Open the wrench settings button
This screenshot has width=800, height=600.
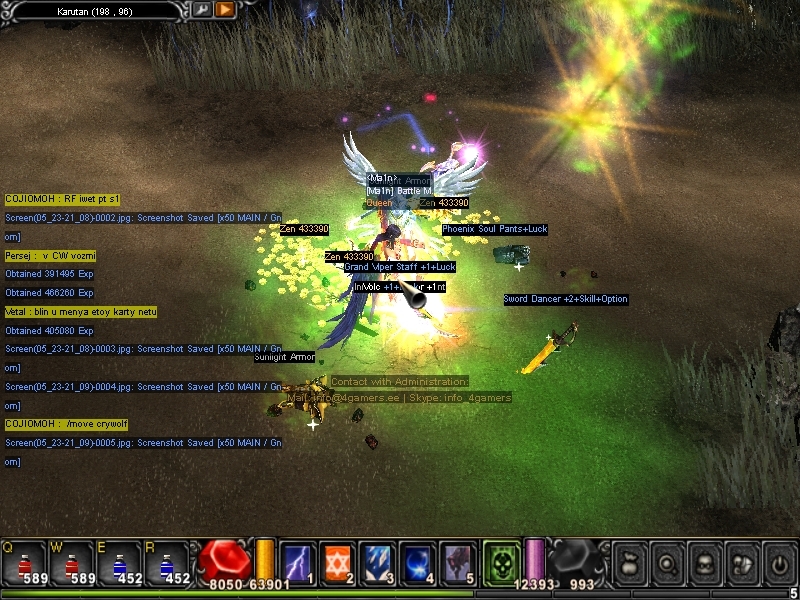tap(203, 9)
